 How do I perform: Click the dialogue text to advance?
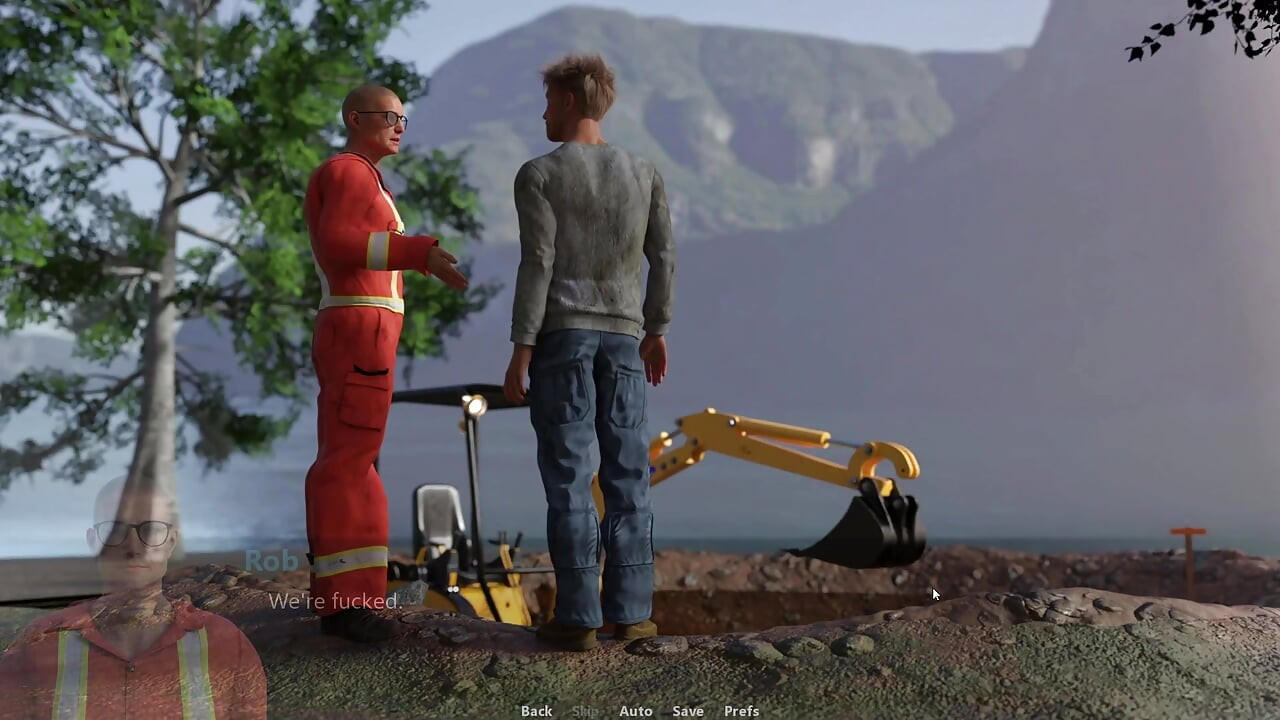coord(335,601)
